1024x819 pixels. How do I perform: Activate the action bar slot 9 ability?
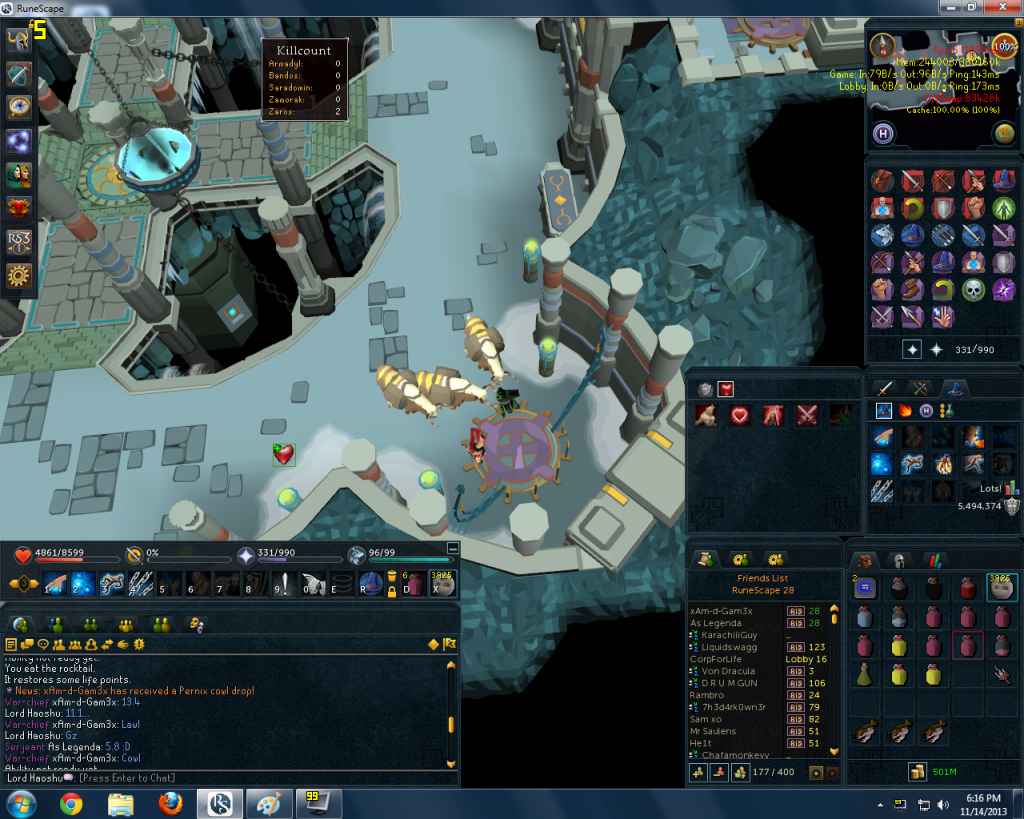tap(285, 584)
